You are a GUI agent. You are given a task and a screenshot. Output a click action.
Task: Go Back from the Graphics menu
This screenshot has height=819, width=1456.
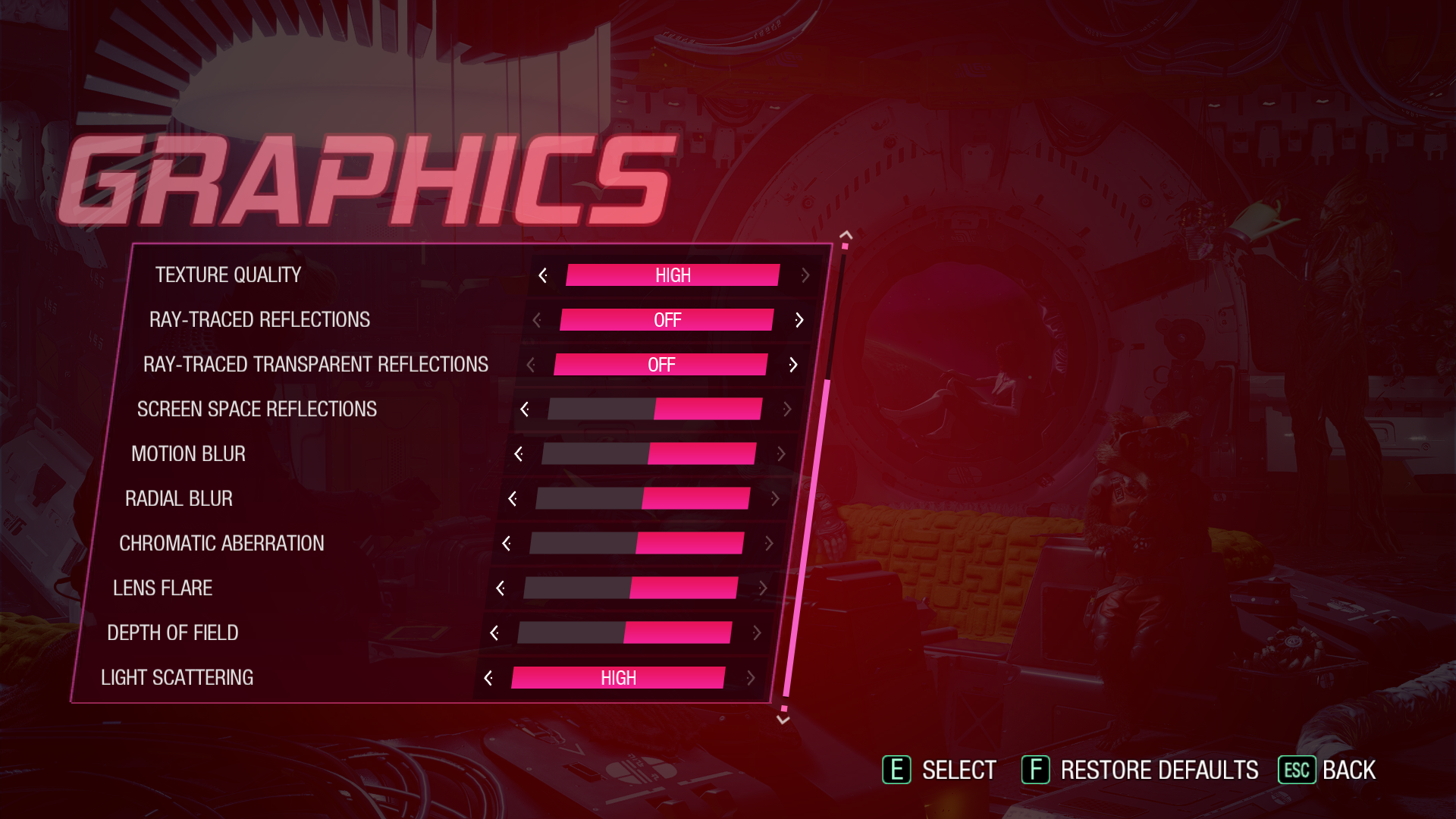[1328, 770]
